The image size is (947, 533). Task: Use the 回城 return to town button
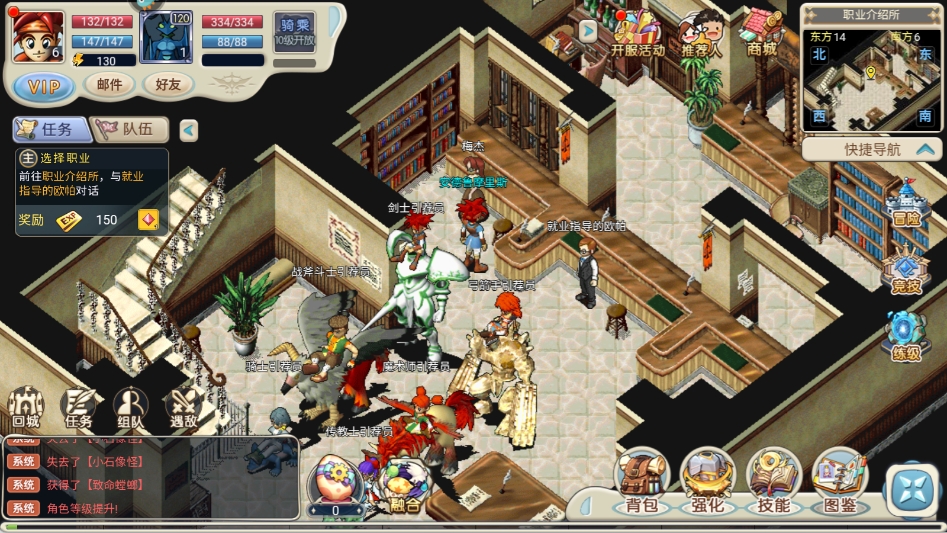tap(26, 409)
